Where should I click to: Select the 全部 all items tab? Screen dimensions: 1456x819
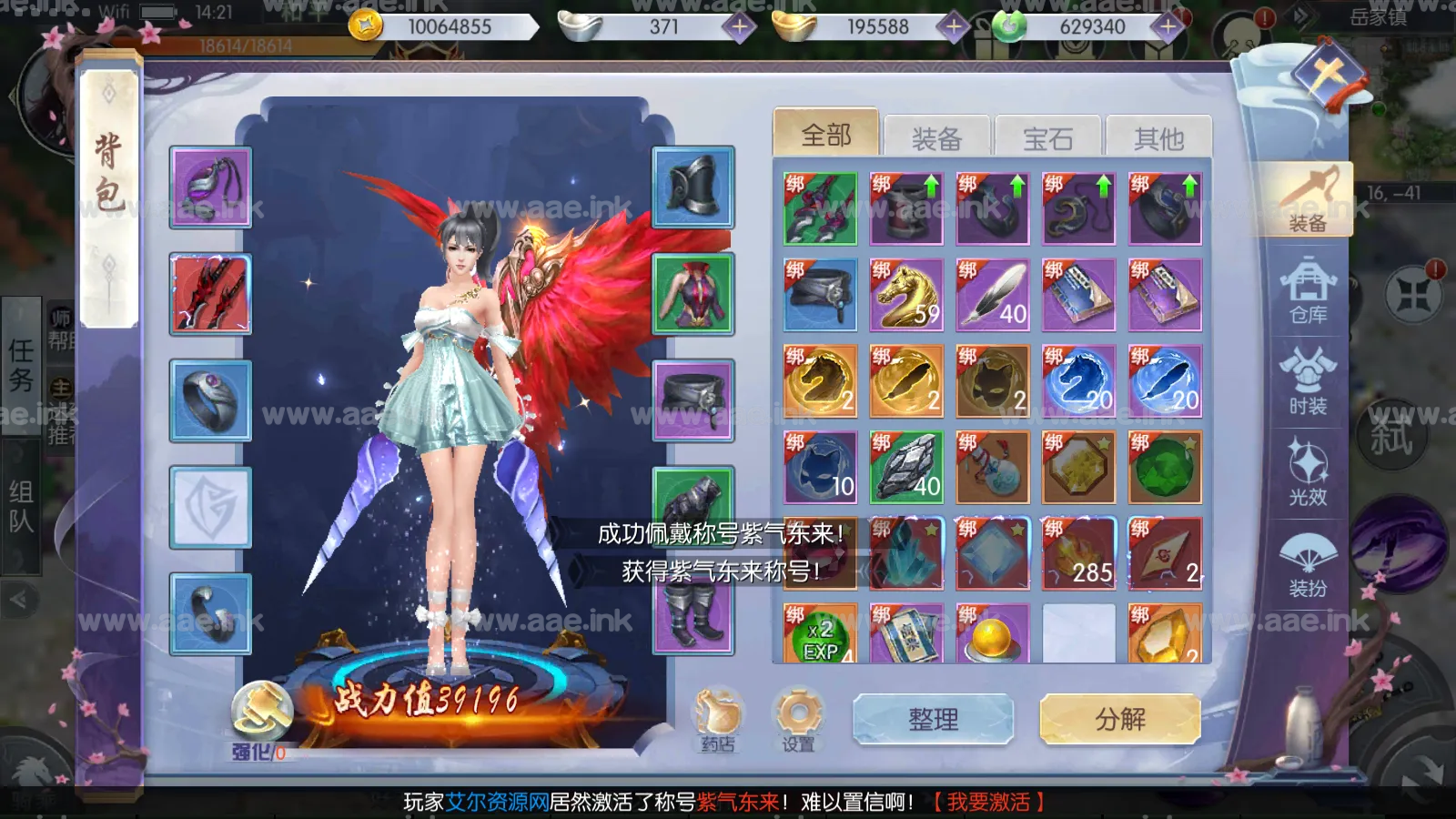pos(825,136)
